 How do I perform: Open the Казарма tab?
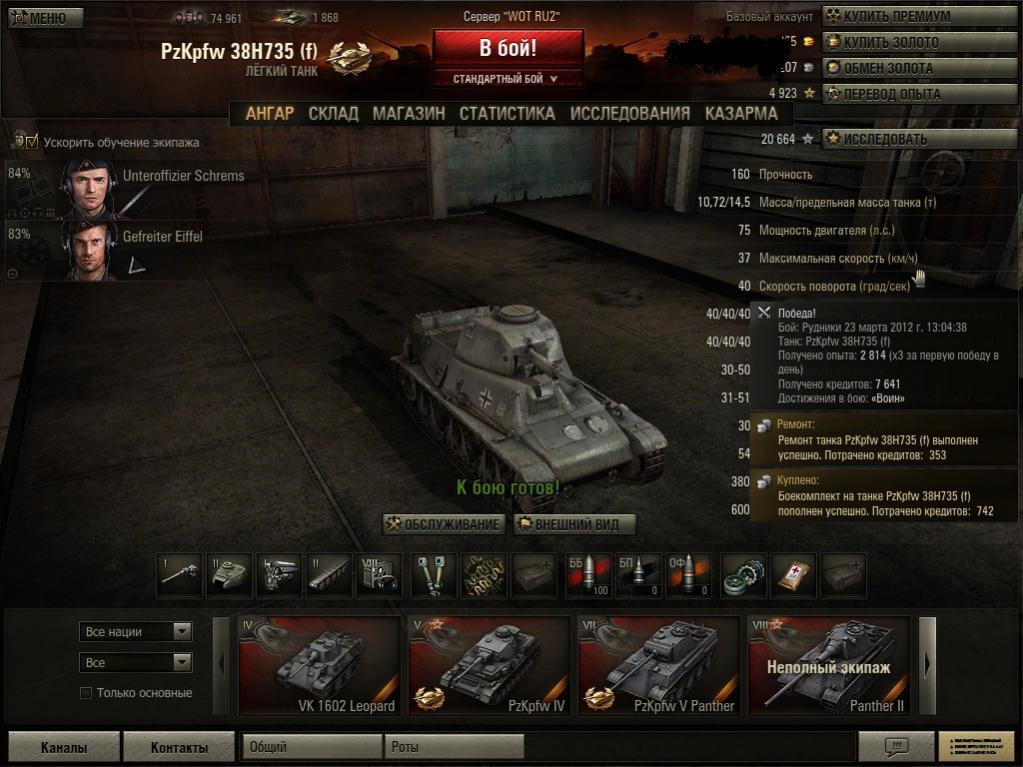tap(741, 113)
